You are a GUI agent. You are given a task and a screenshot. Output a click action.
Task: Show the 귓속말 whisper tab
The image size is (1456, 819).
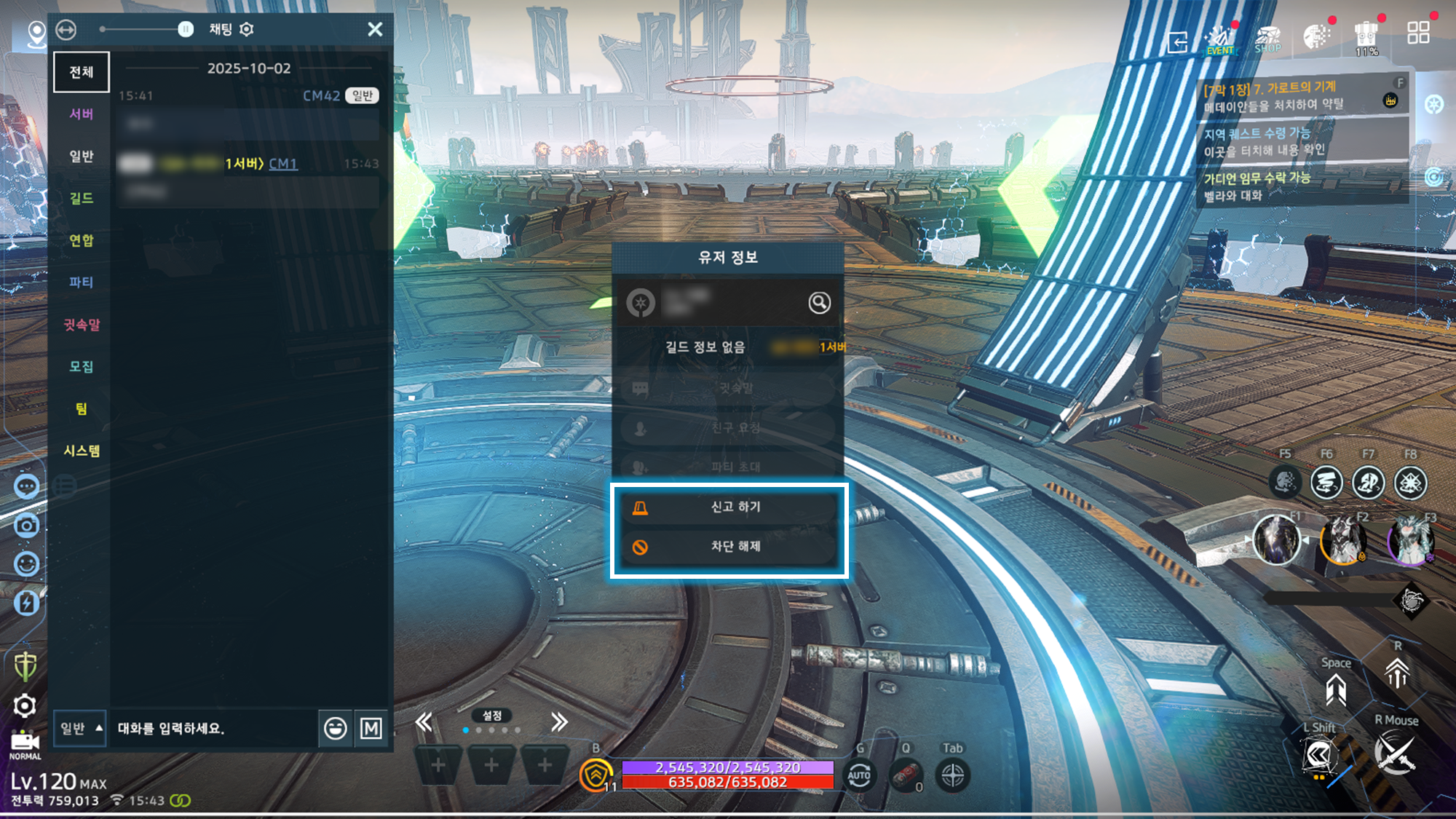coord(82,325)
